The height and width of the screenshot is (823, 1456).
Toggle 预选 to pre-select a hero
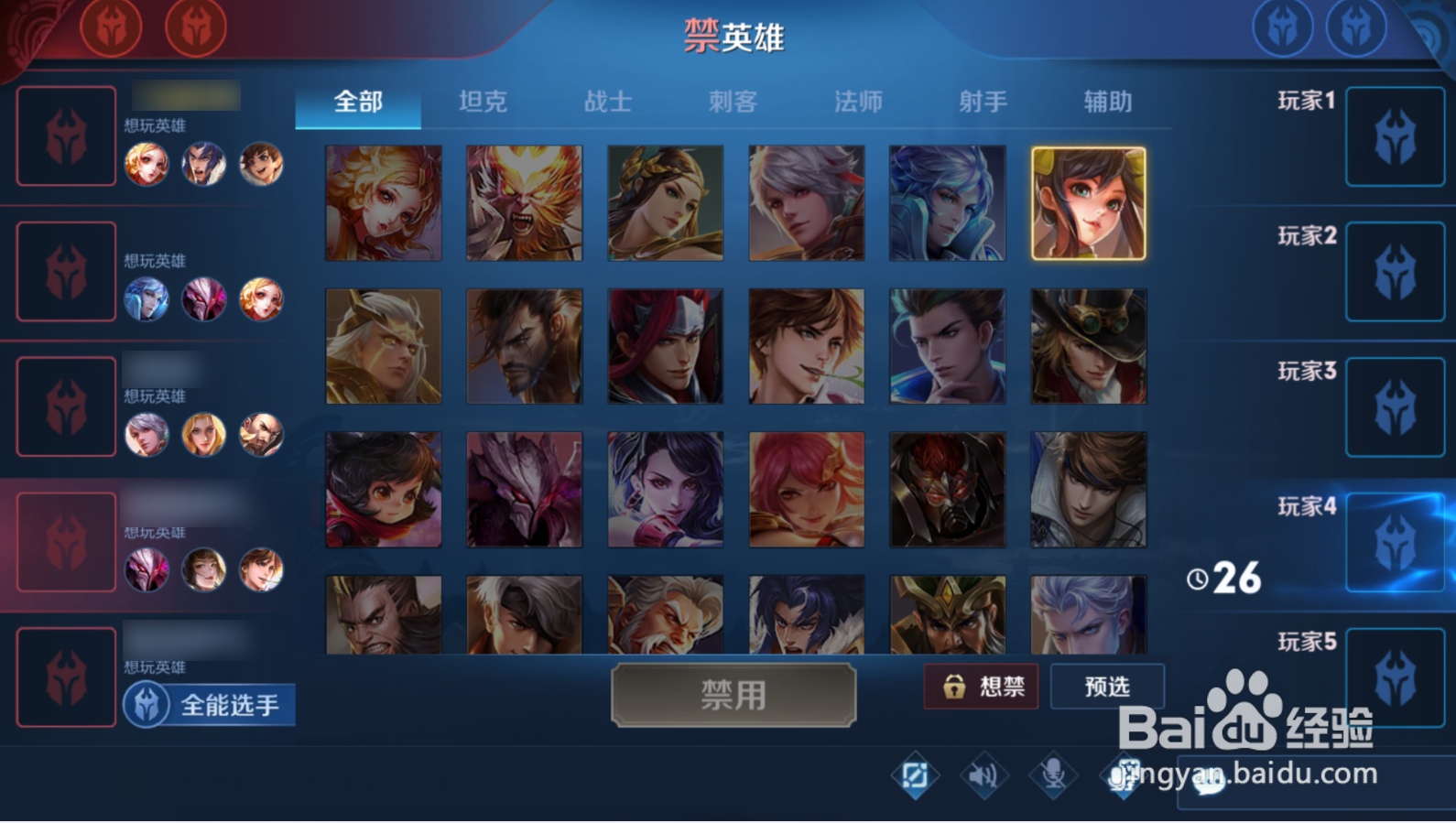click(x=1109, y=687)
